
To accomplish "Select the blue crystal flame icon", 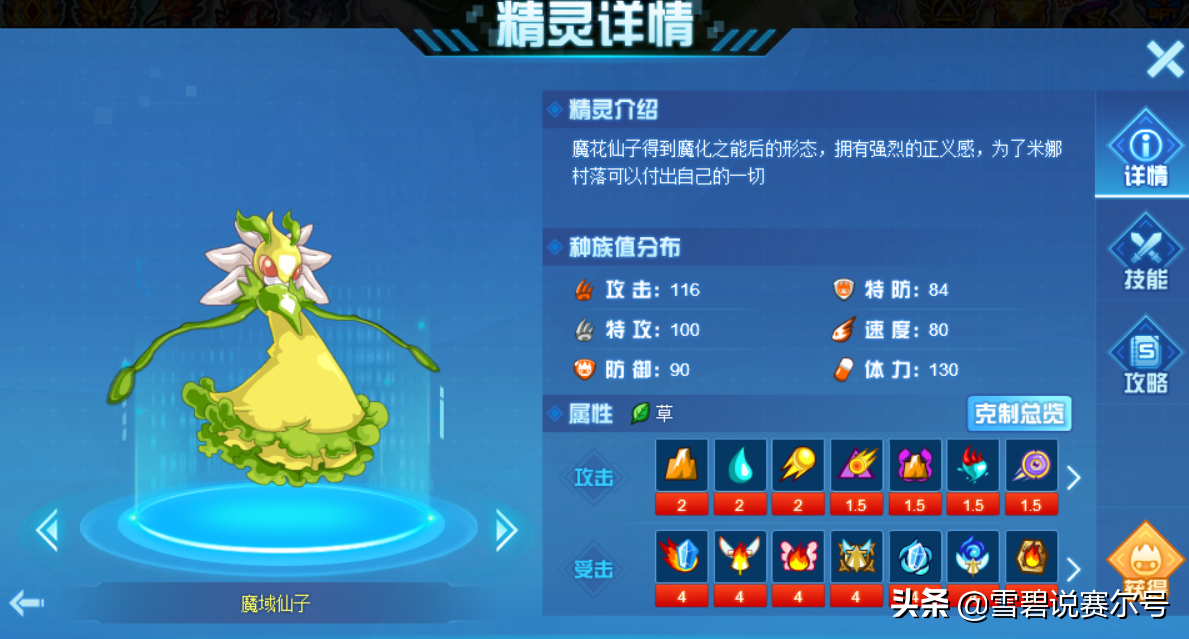I will 682,557.
